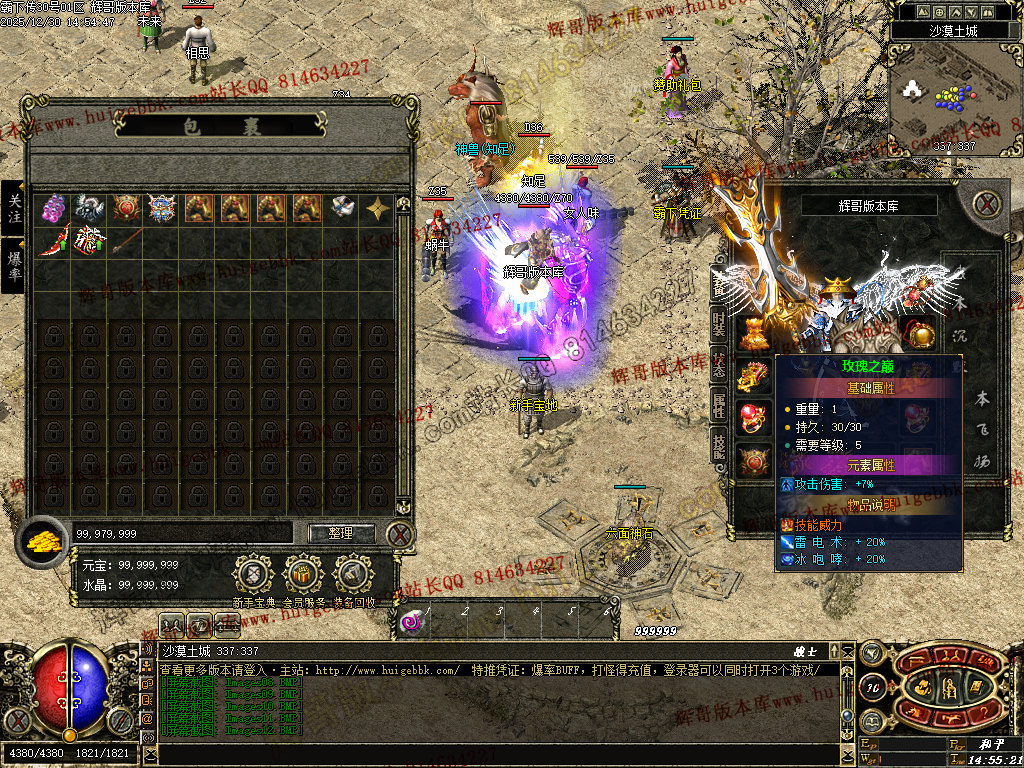Select the purple gem cluster item
Image resolution: width=1024 pixels, height=768 pixels.
point(53,207)
